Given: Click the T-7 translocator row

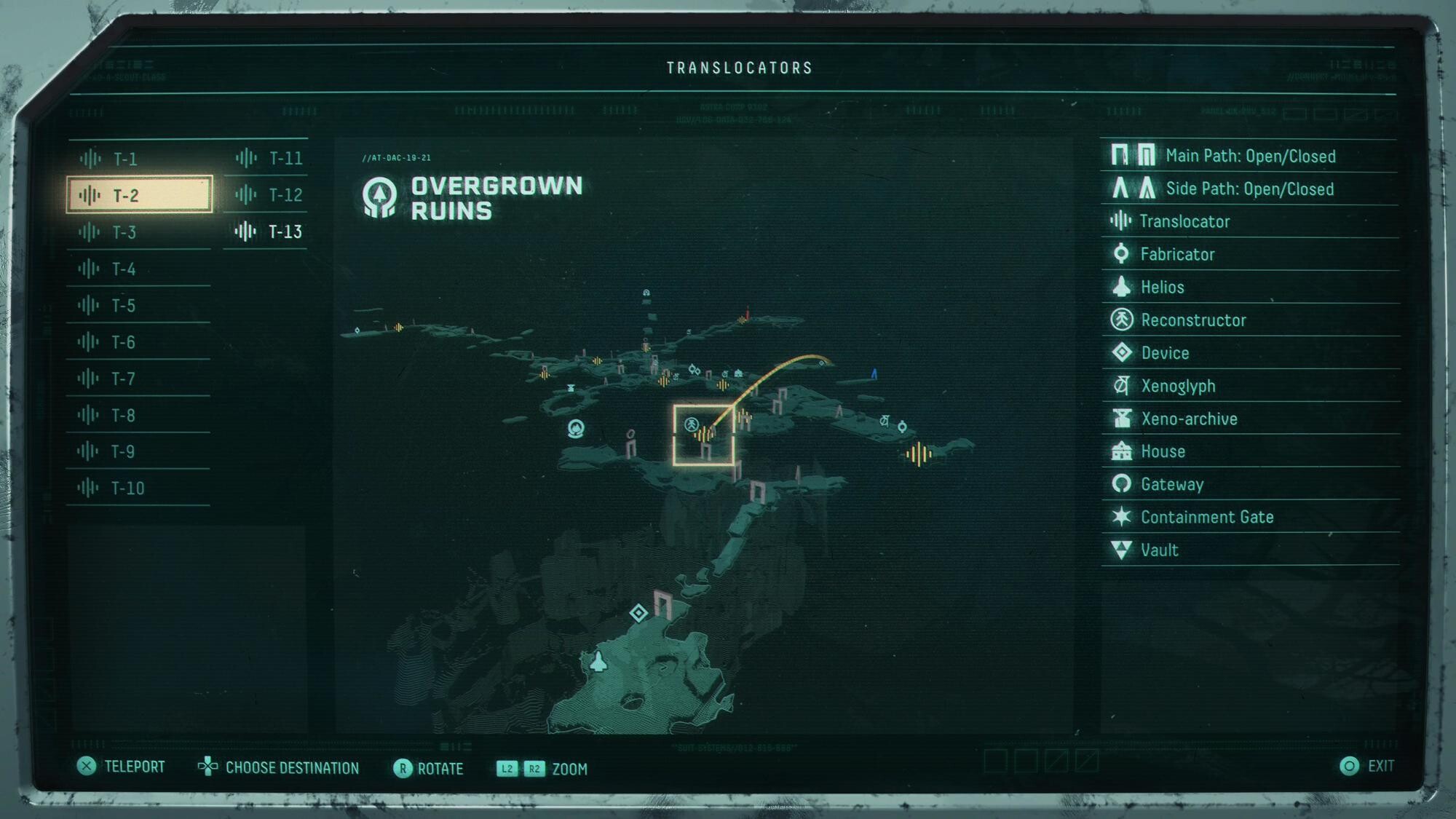Looking at the screenshot, I should click(138, 379).
